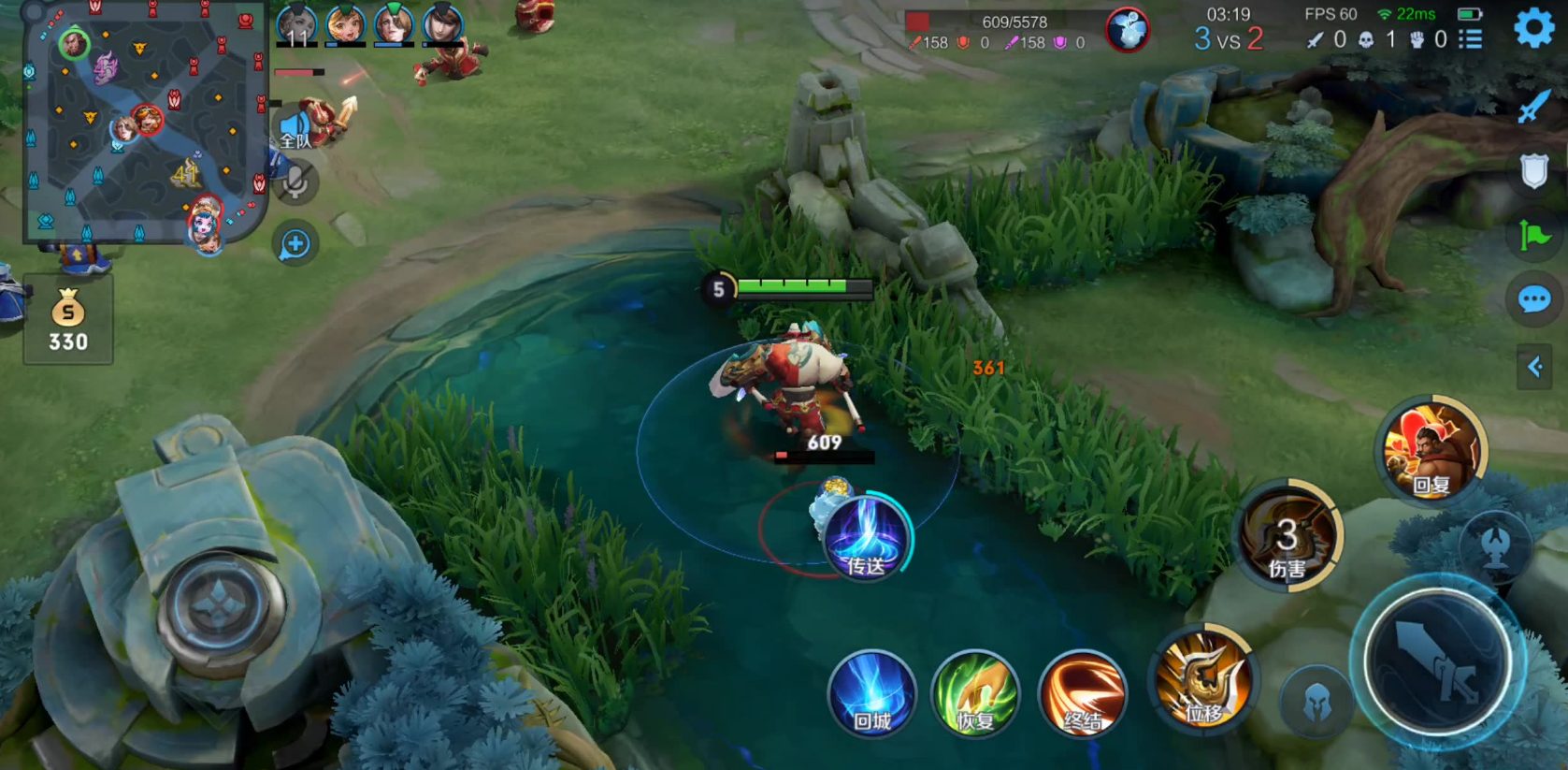Open the 330 gold shop button
The image size is (1568, 770).
point(68,320)
